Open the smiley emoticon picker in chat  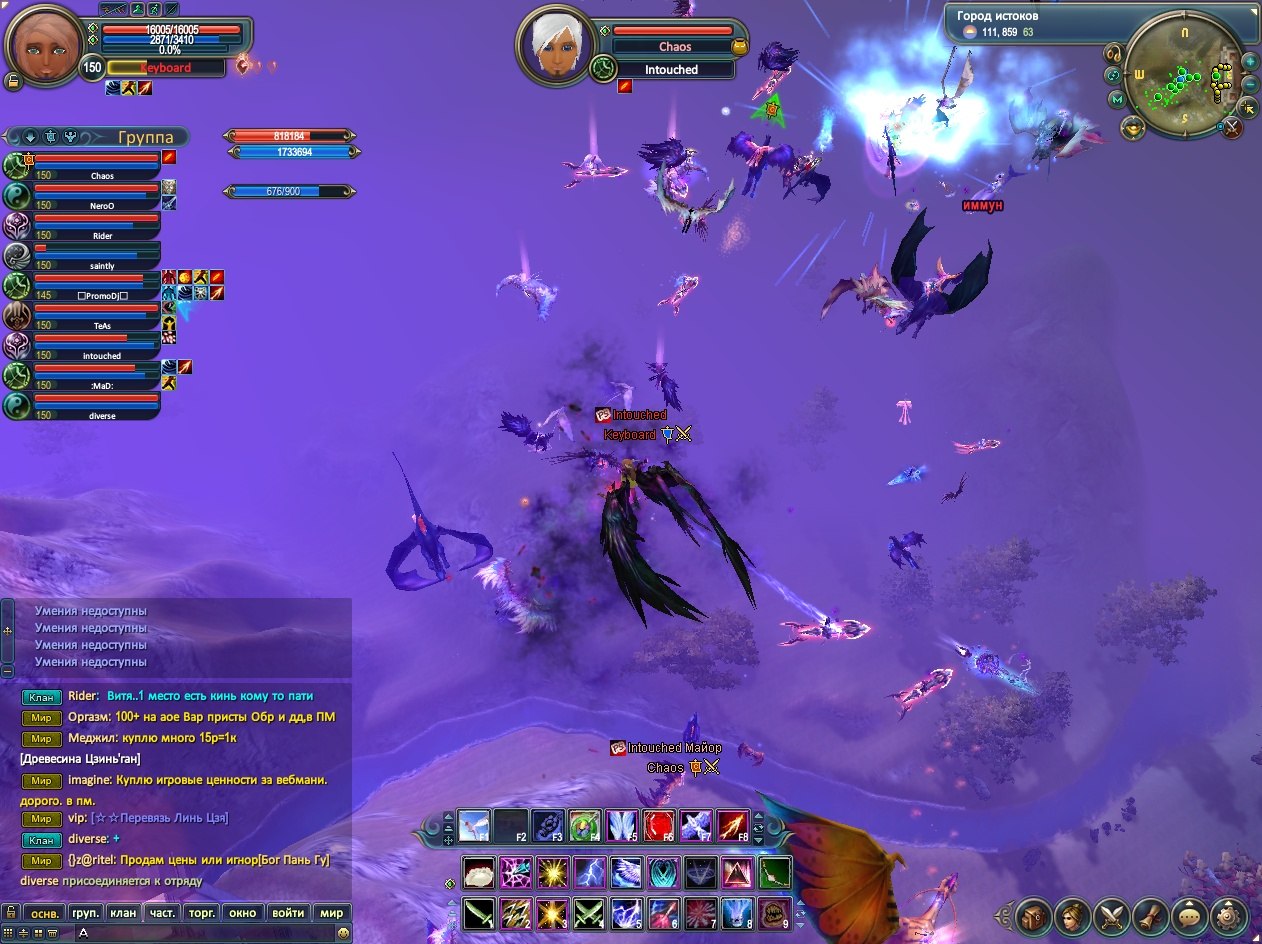coord(343,932)
